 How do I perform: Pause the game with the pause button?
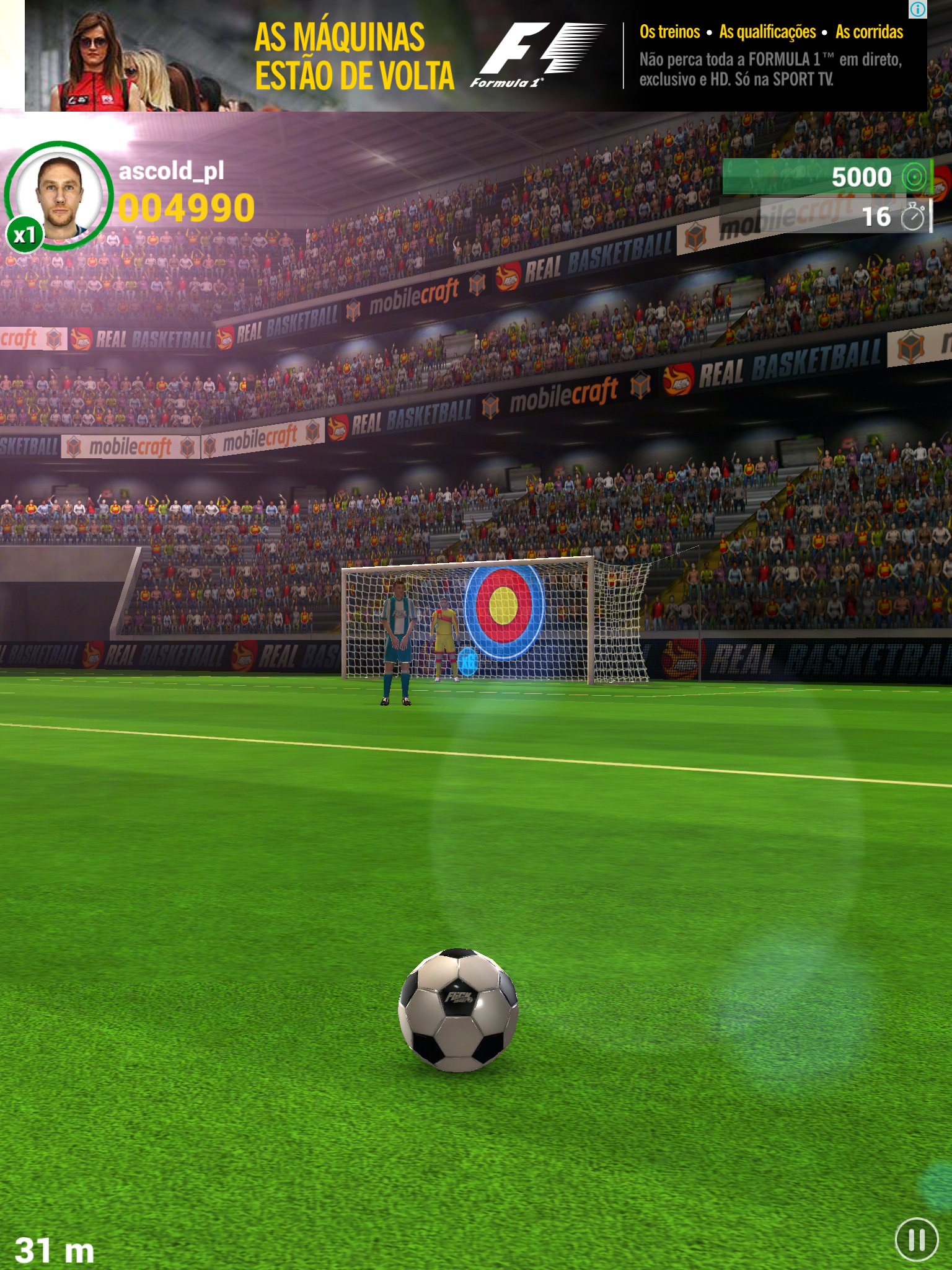coord(917,1240)
